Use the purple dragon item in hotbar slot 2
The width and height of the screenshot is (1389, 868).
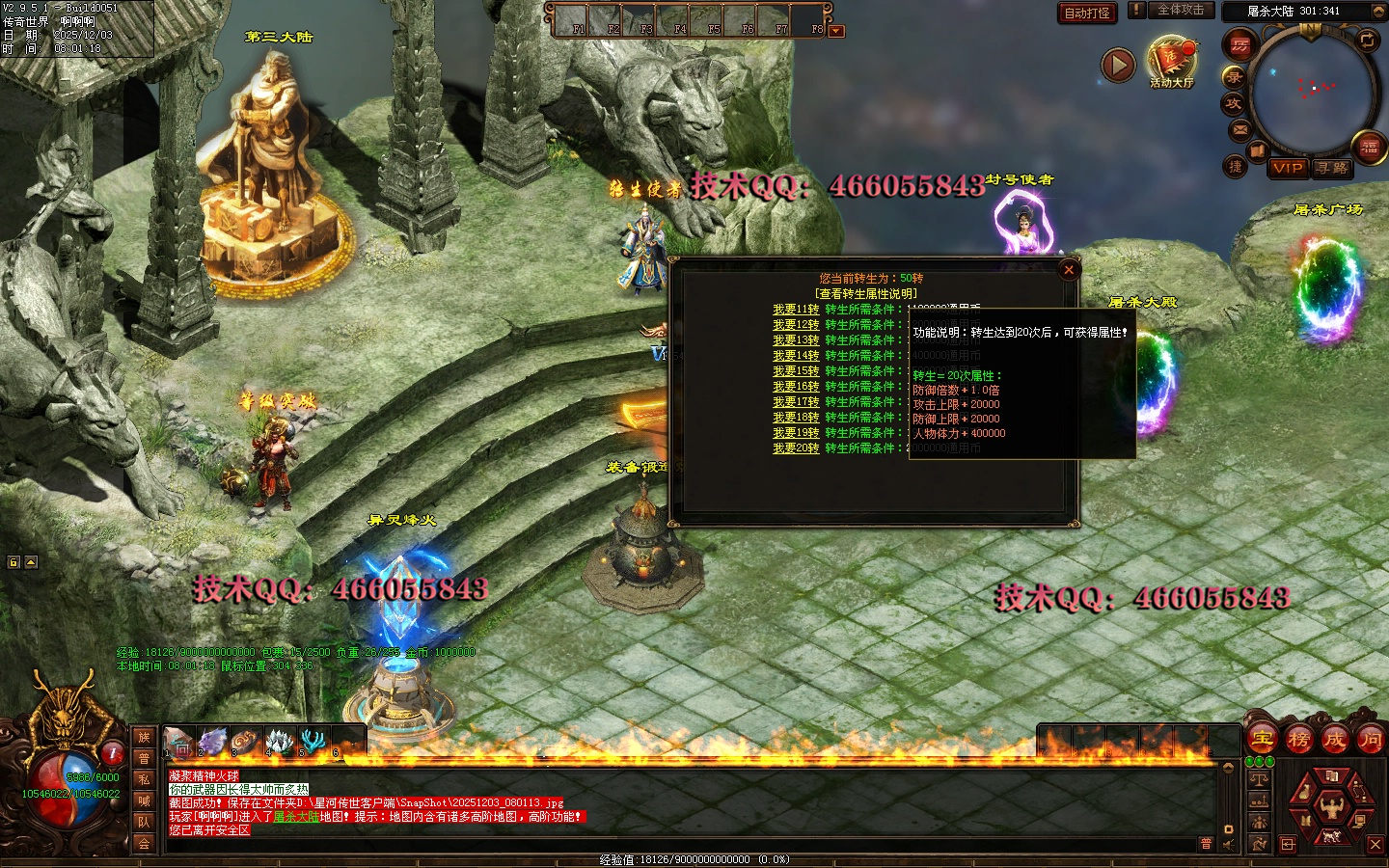pyautogui.click(x=212, y=741)
